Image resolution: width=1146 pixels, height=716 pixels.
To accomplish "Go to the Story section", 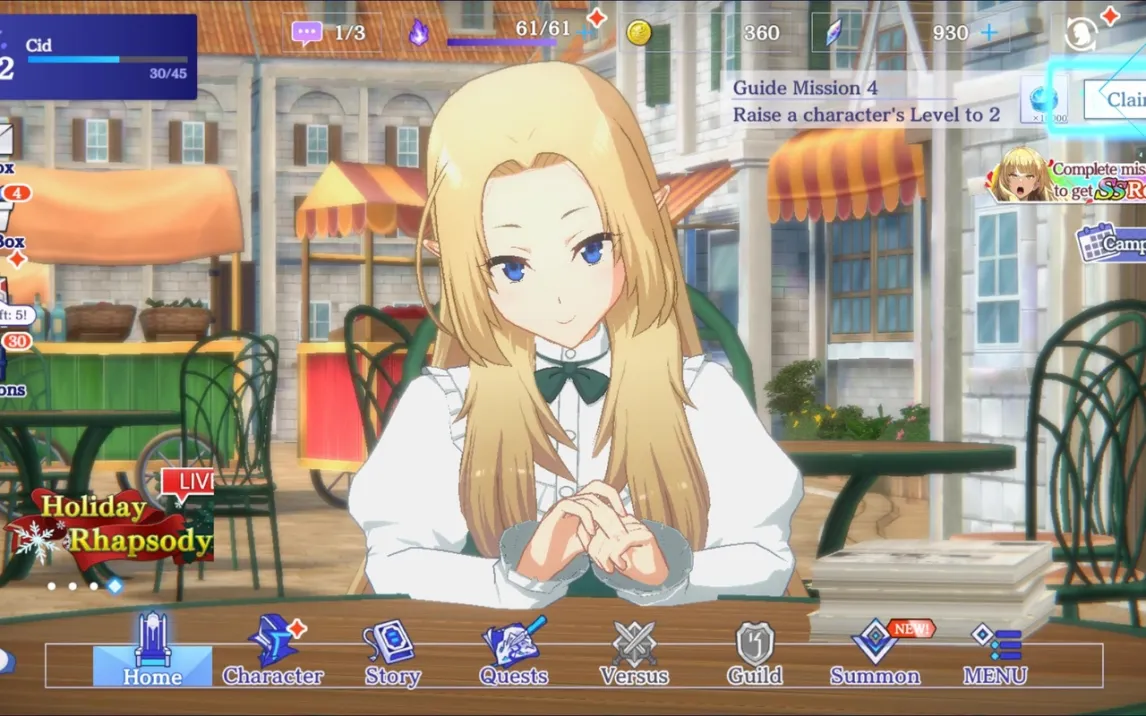I will (x=392, y=651).
